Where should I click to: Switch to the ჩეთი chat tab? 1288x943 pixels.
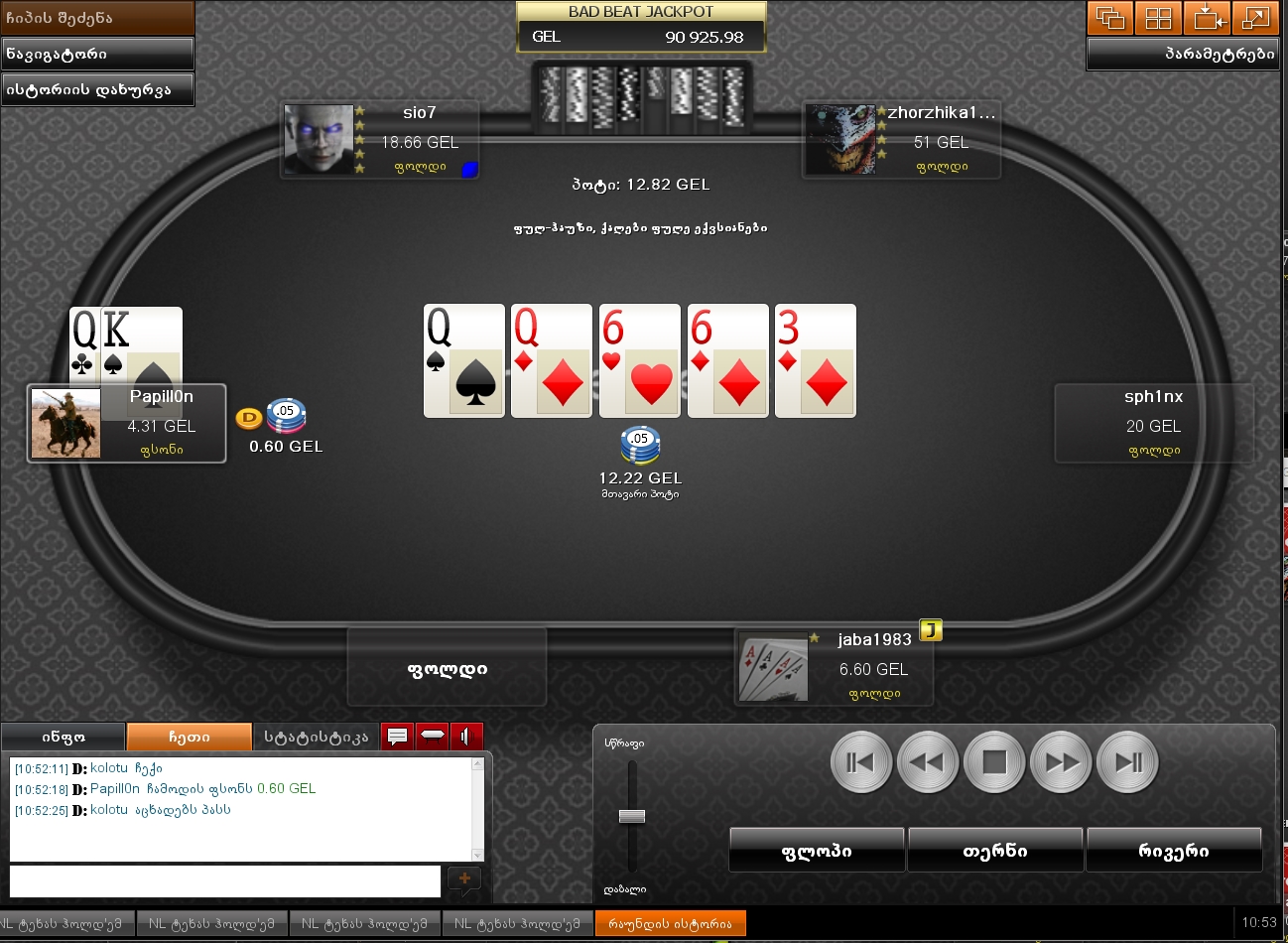click(190, 737)
